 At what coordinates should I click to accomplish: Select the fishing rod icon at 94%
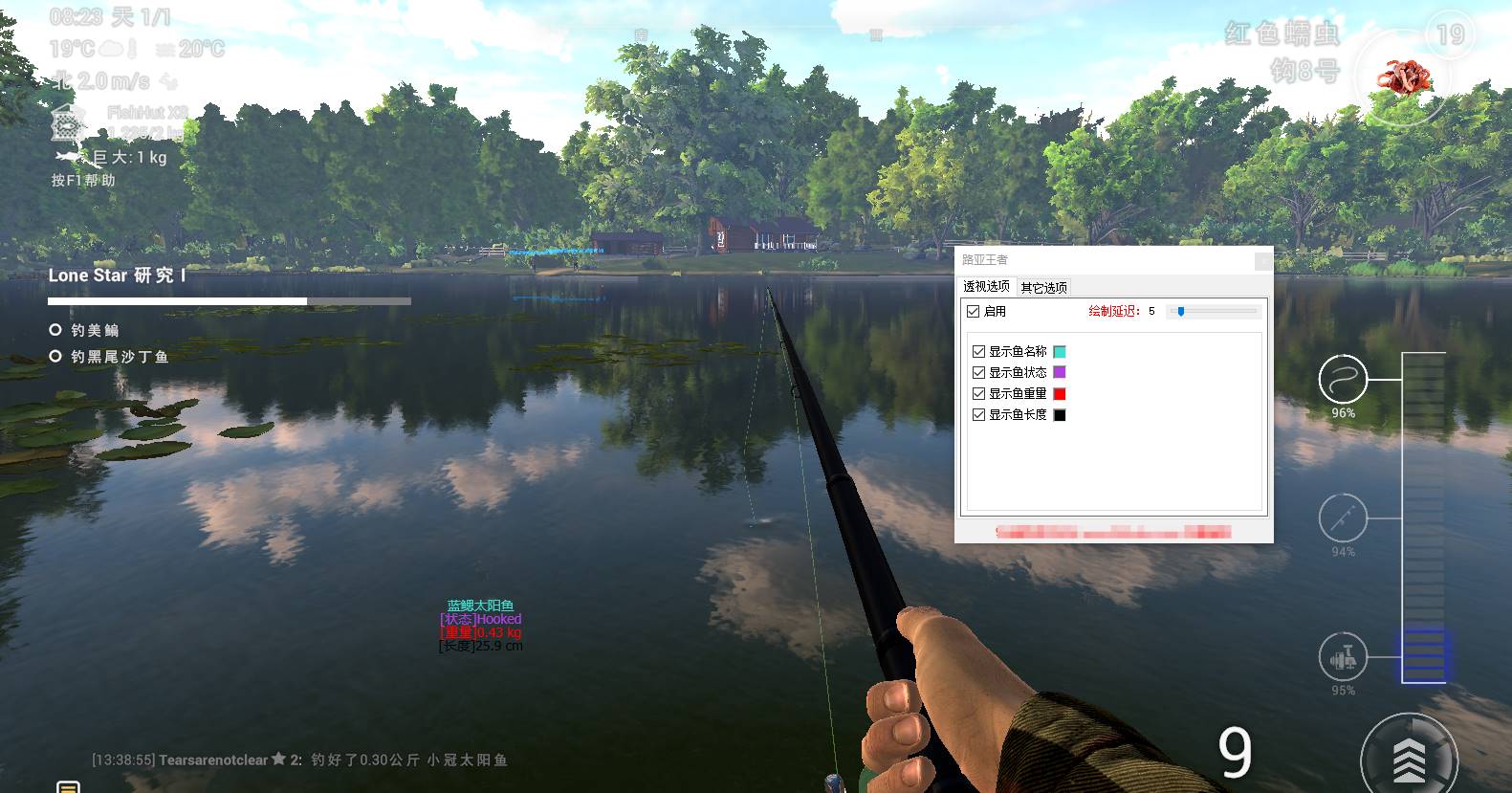(1343, 519)
